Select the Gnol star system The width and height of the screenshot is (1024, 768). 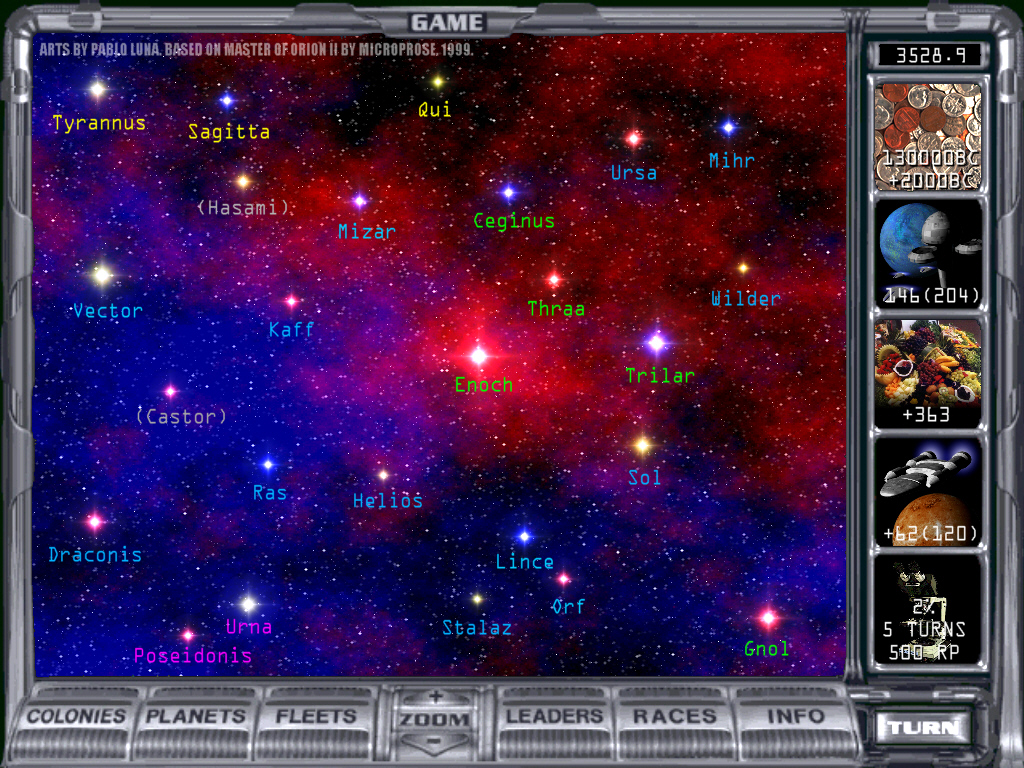[x=768, y=618]
